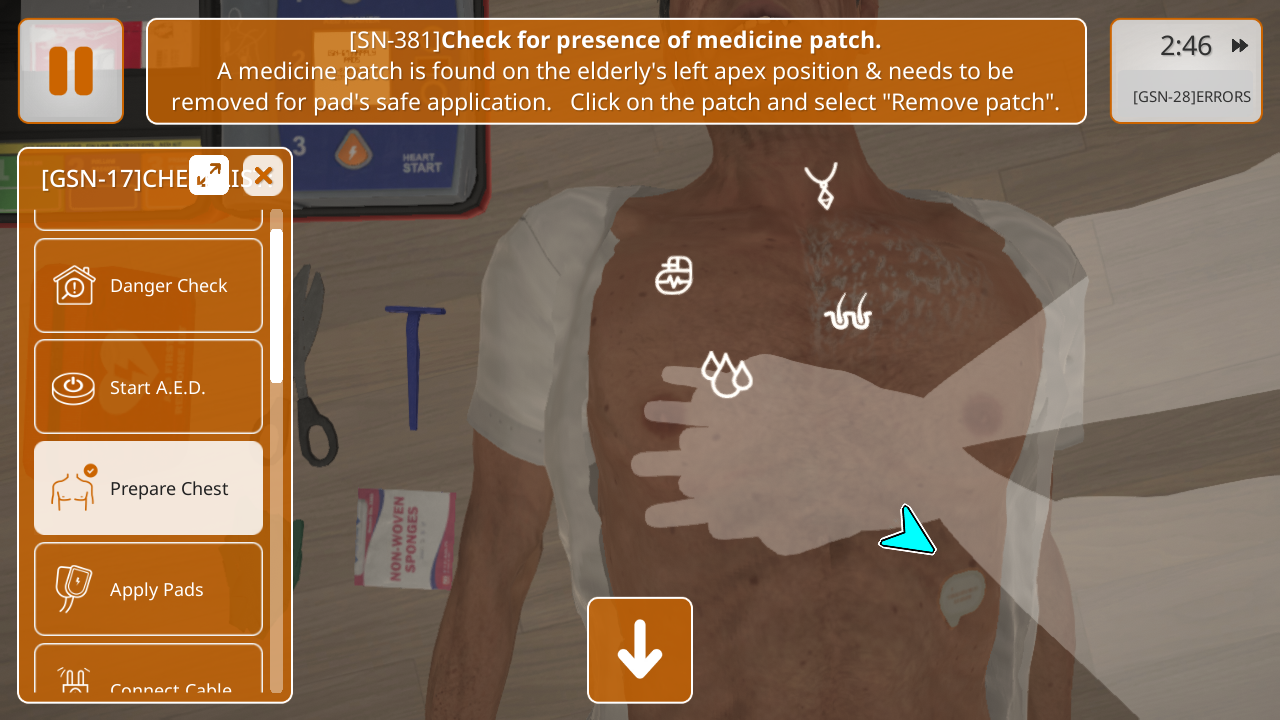This screenshot has width=1280, height=720.
Task: Pause the simulation
Action: (71, 71)
